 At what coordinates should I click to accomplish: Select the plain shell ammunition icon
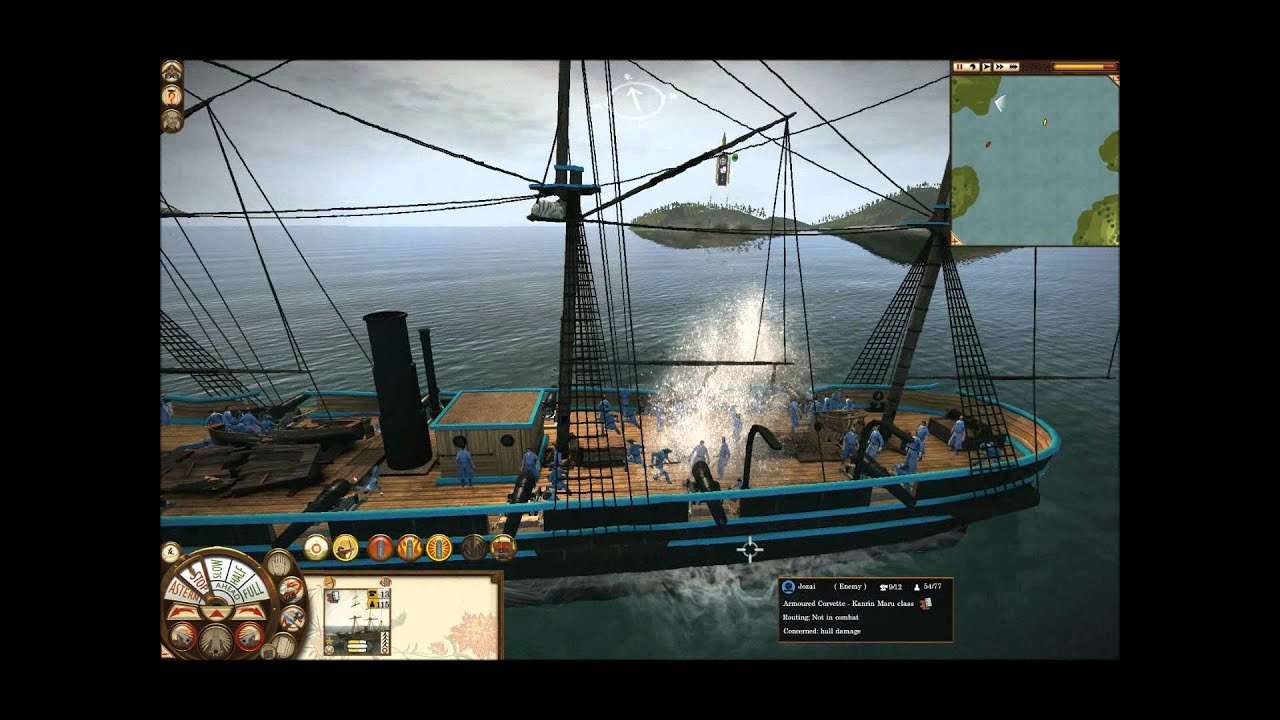tap(380, 548)
